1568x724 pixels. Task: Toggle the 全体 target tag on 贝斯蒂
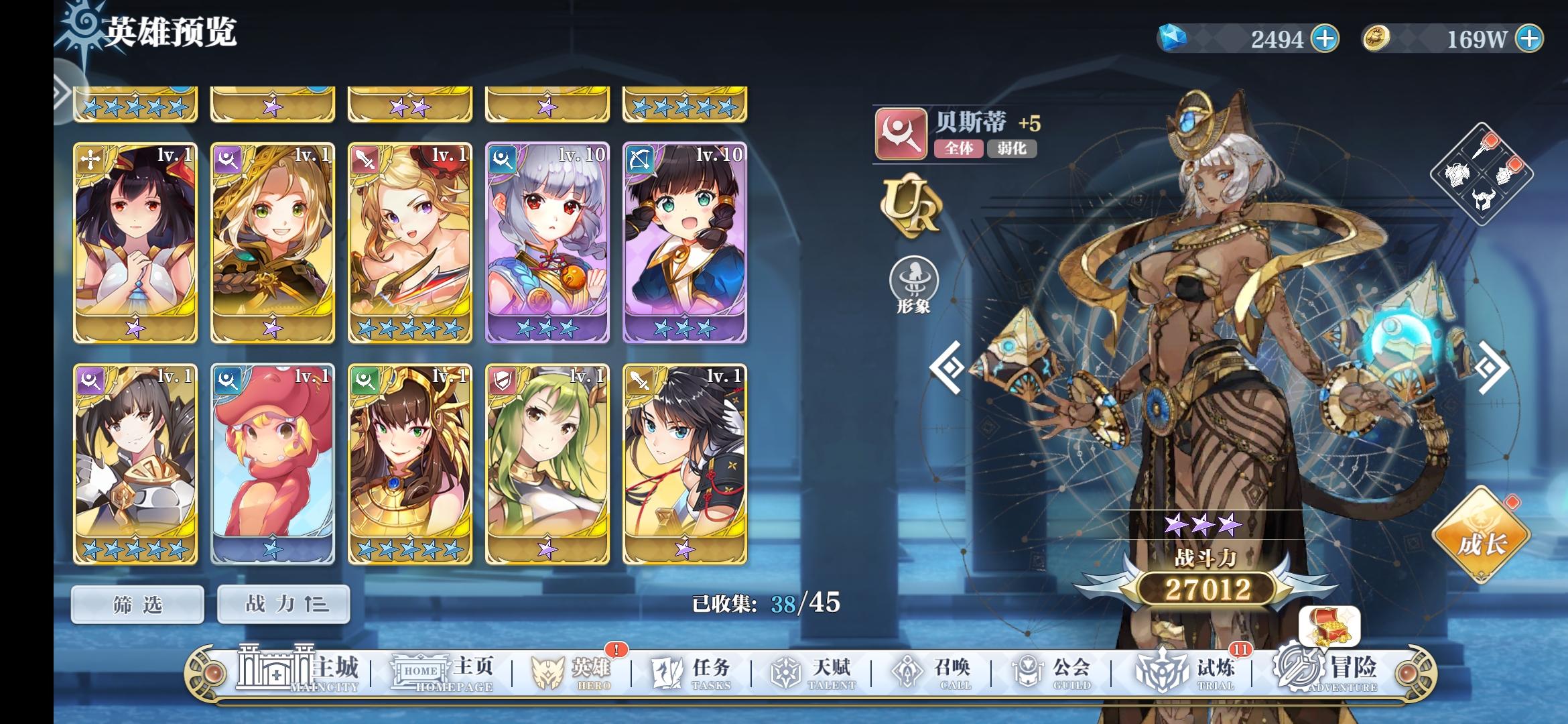pyautogui.click(x=958, y=150)
